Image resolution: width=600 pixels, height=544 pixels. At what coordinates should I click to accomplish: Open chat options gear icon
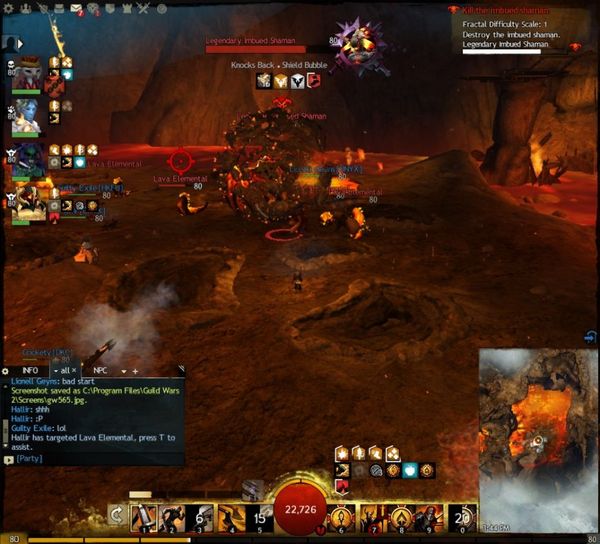tap(6, 370)
